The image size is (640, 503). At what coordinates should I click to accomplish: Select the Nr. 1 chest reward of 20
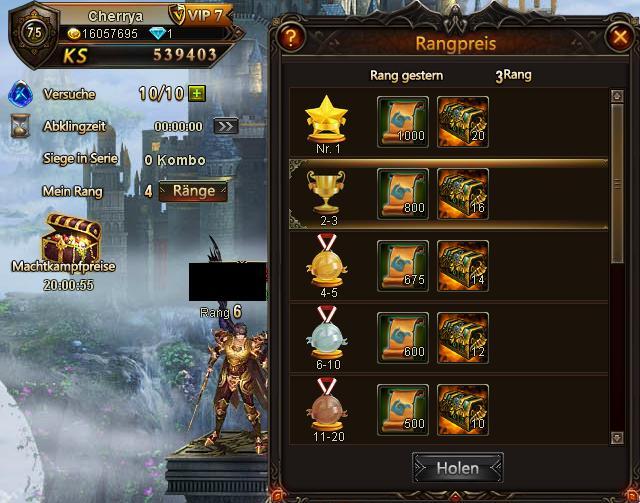(x=463, y=121)
